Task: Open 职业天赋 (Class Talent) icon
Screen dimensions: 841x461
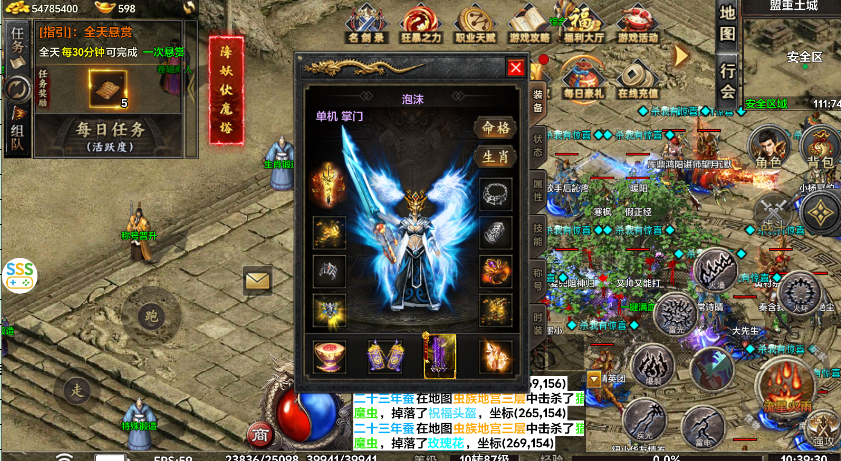Action: coord(474,23)
